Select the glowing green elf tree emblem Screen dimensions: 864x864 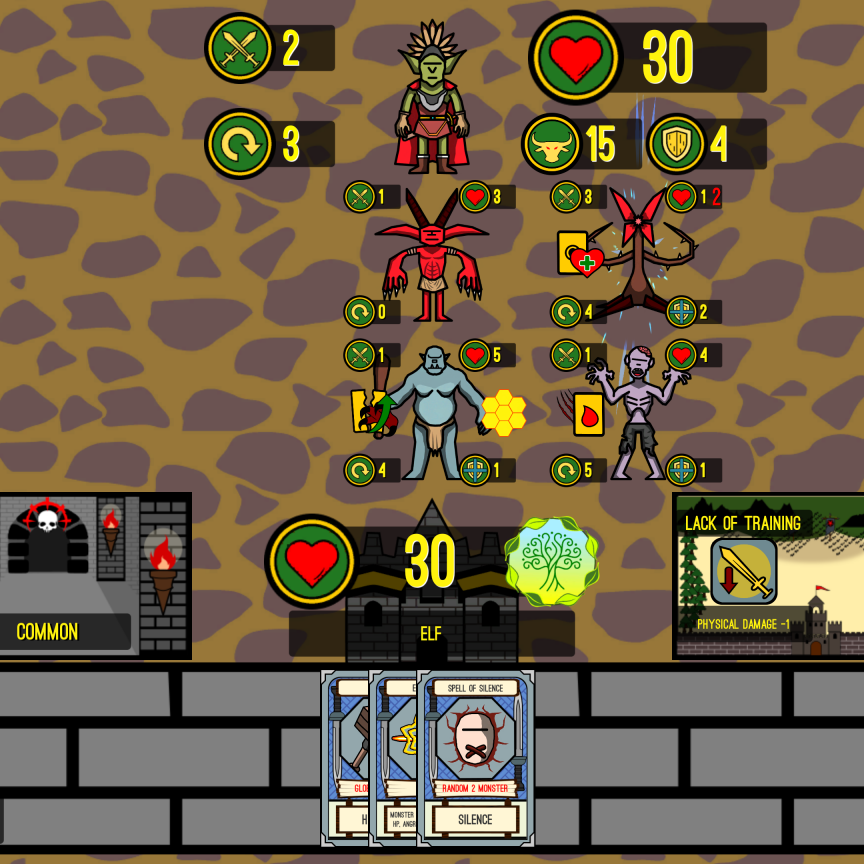(552, 562)
